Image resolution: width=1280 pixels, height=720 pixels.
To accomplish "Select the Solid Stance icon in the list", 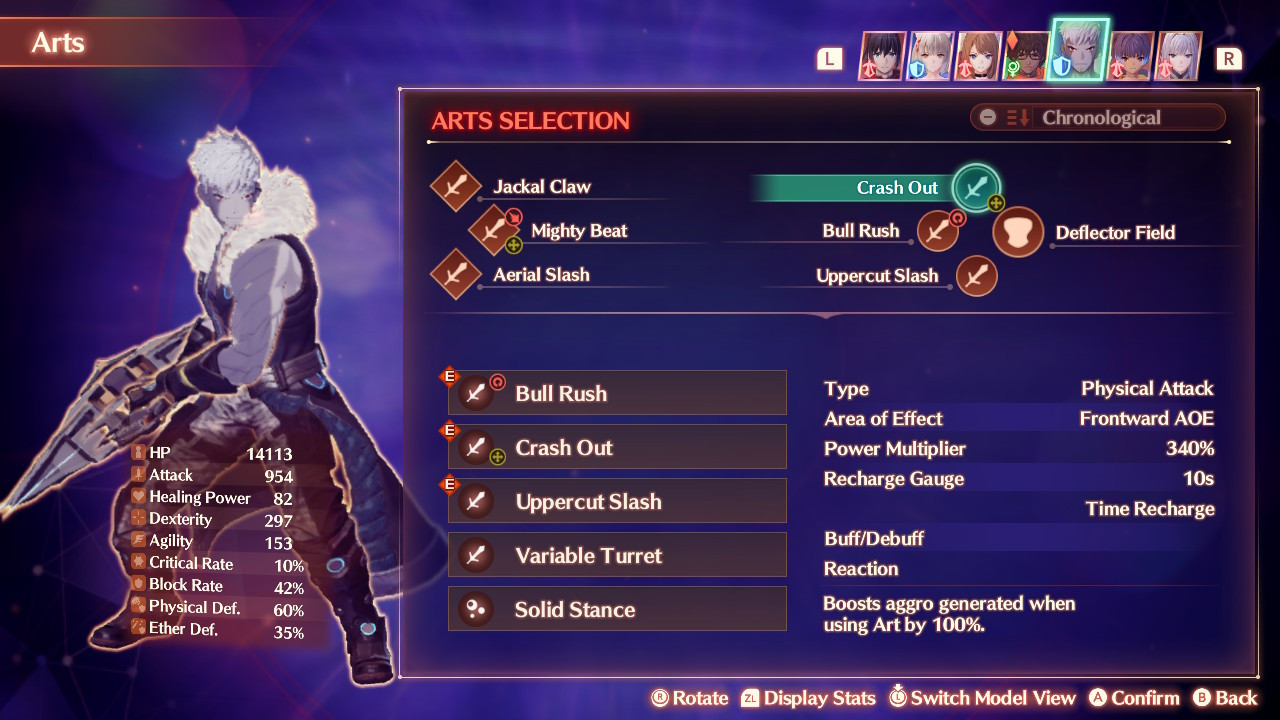I will pyautogui.click(x=477, y=608).
